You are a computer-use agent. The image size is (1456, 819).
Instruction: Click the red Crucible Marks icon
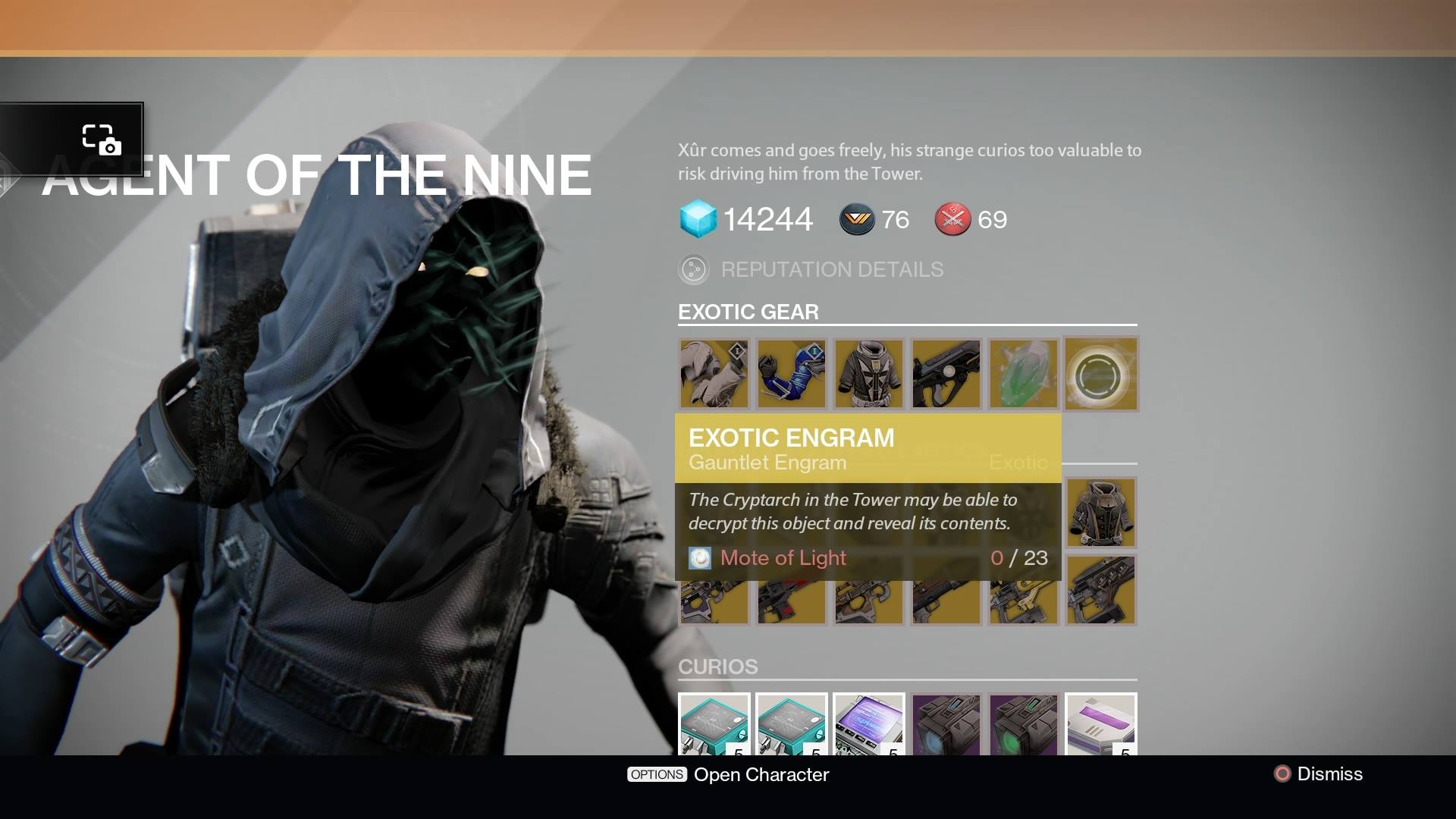pos(953,220)
